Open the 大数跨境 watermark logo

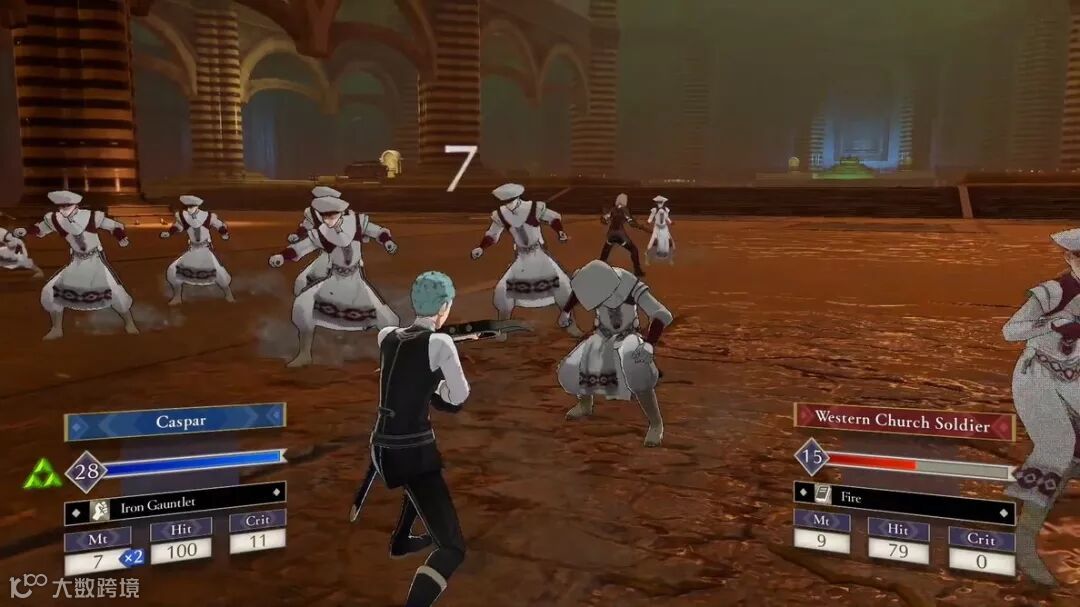(x=75, y=586)
